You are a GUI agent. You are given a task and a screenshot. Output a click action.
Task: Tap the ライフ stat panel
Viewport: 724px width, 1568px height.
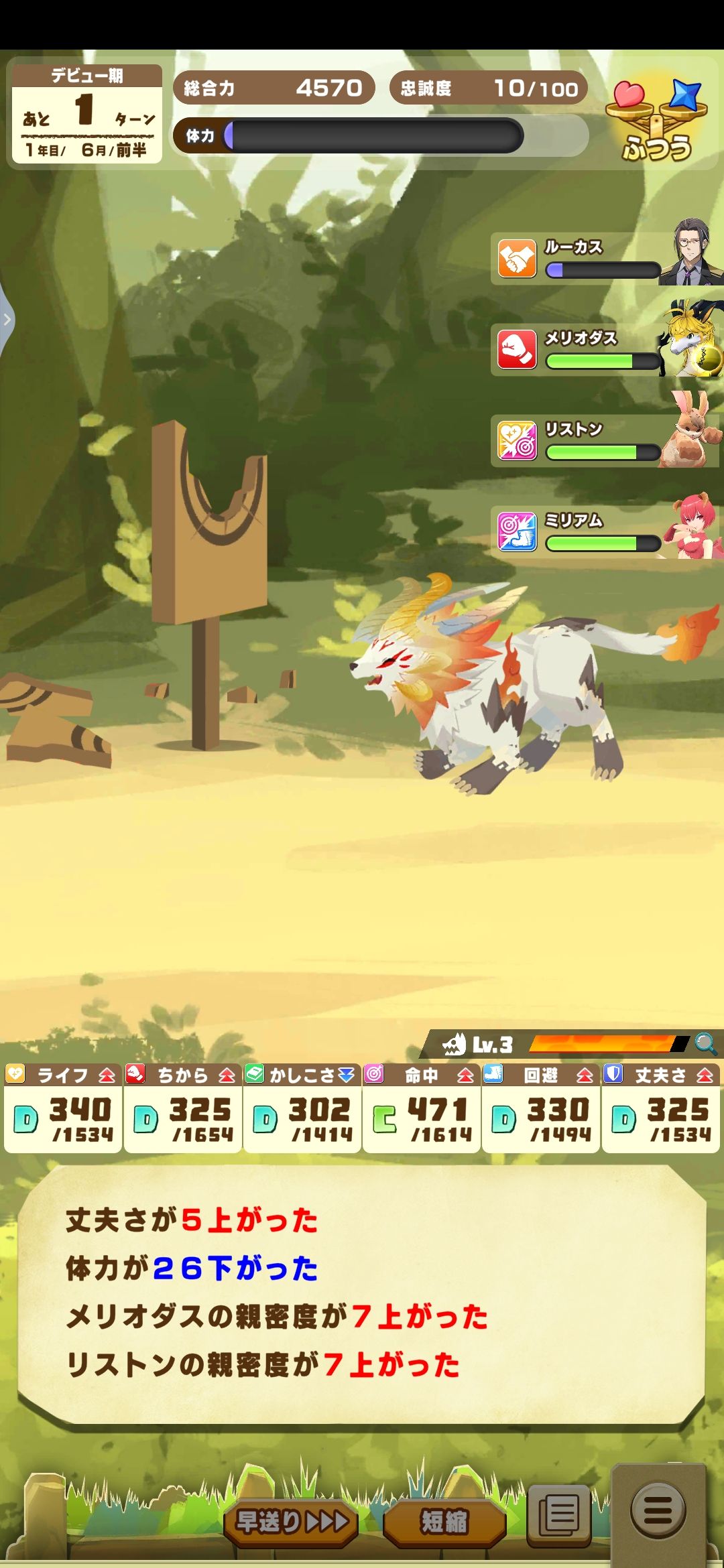click(63, 1108)
